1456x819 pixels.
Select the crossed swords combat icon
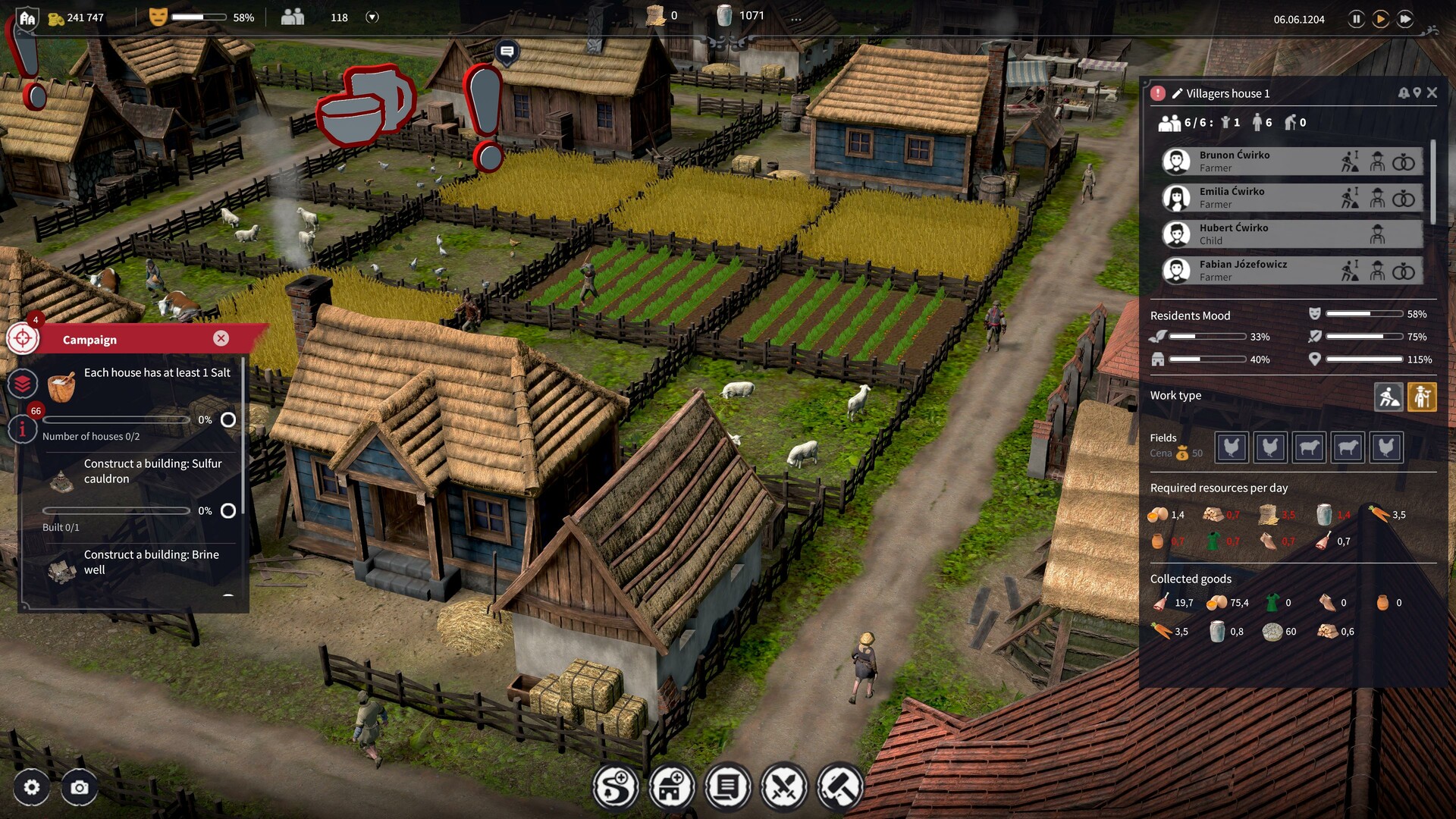(784, 787)
